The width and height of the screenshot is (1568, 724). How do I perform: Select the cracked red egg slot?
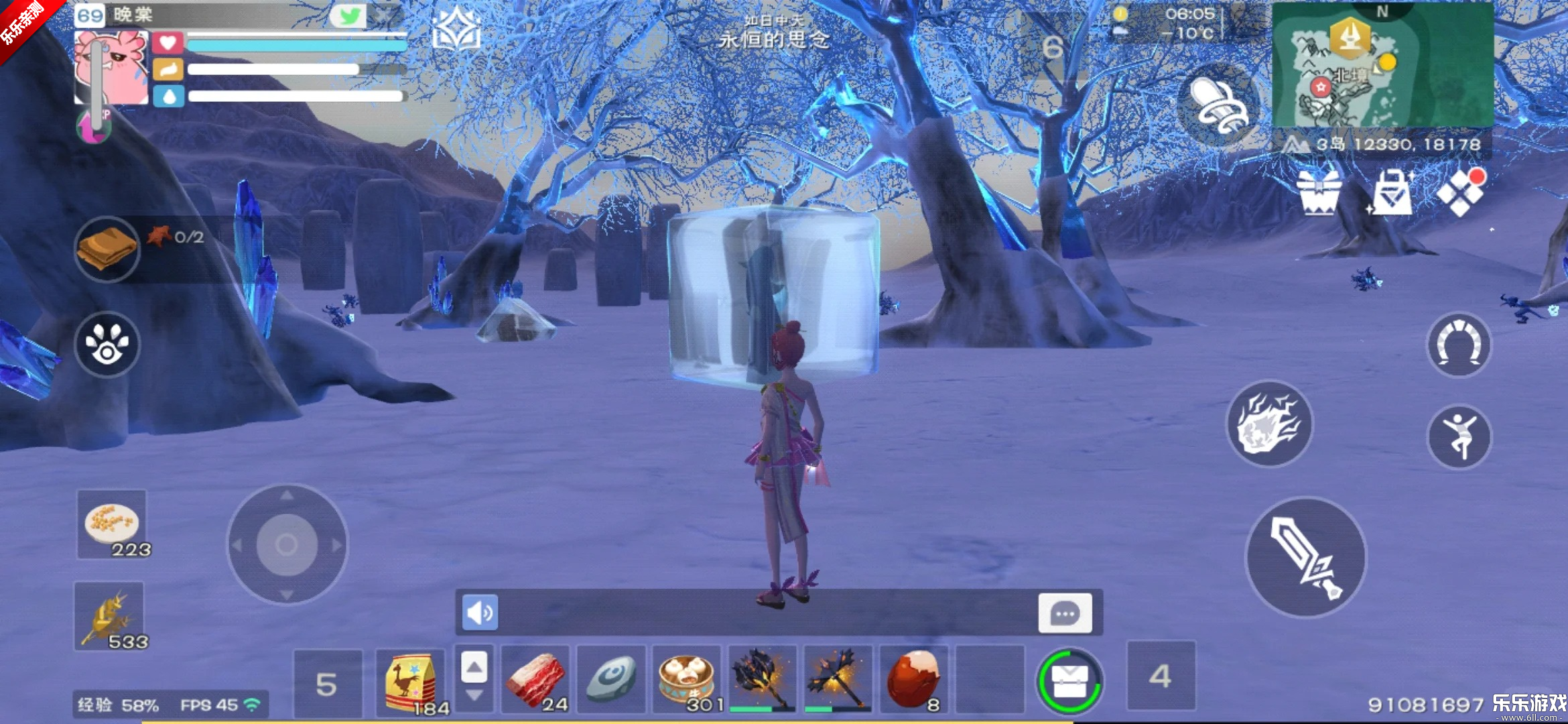[x=913, y=680]
